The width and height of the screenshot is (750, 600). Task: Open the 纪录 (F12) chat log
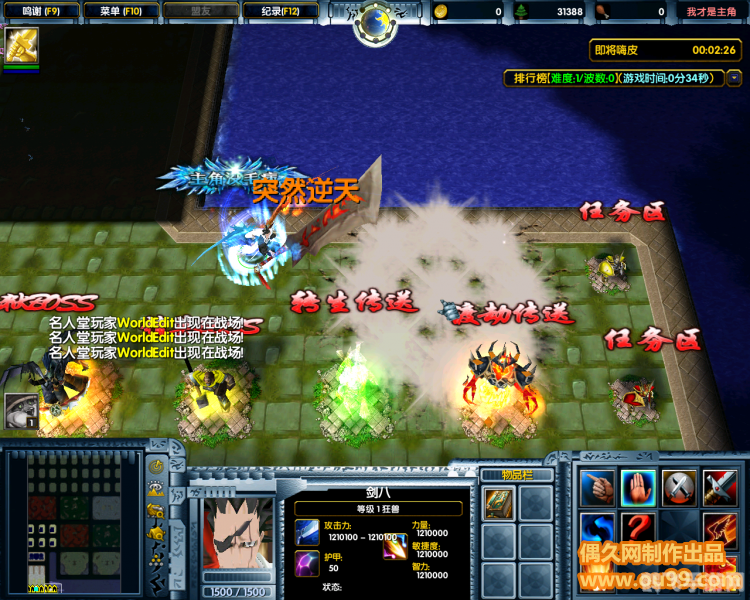coord(281,11)
